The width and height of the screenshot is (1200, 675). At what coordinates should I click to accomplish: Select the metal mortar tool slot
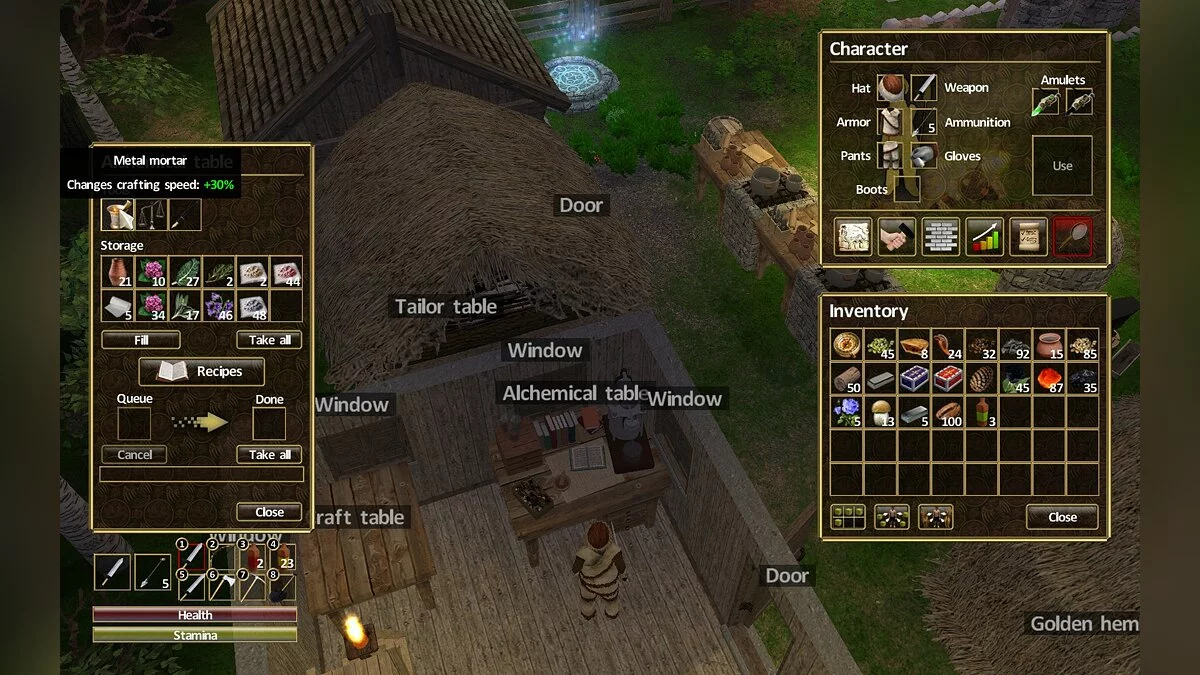tap(117, 214)
